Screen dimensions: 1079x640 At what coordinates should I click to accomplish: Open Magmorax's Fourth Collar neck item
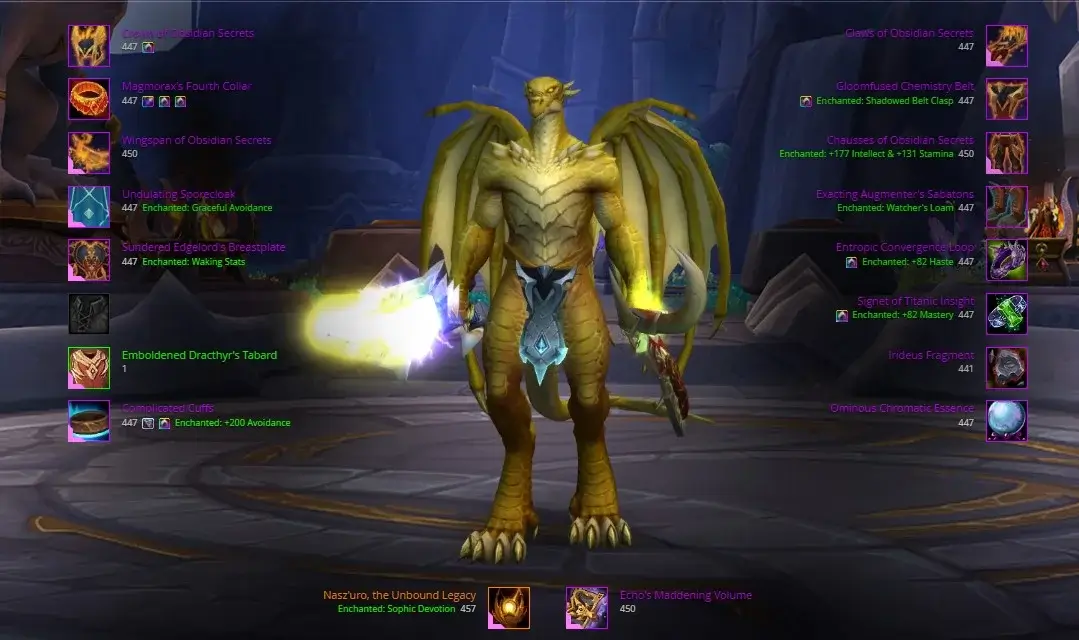(89, 99)
